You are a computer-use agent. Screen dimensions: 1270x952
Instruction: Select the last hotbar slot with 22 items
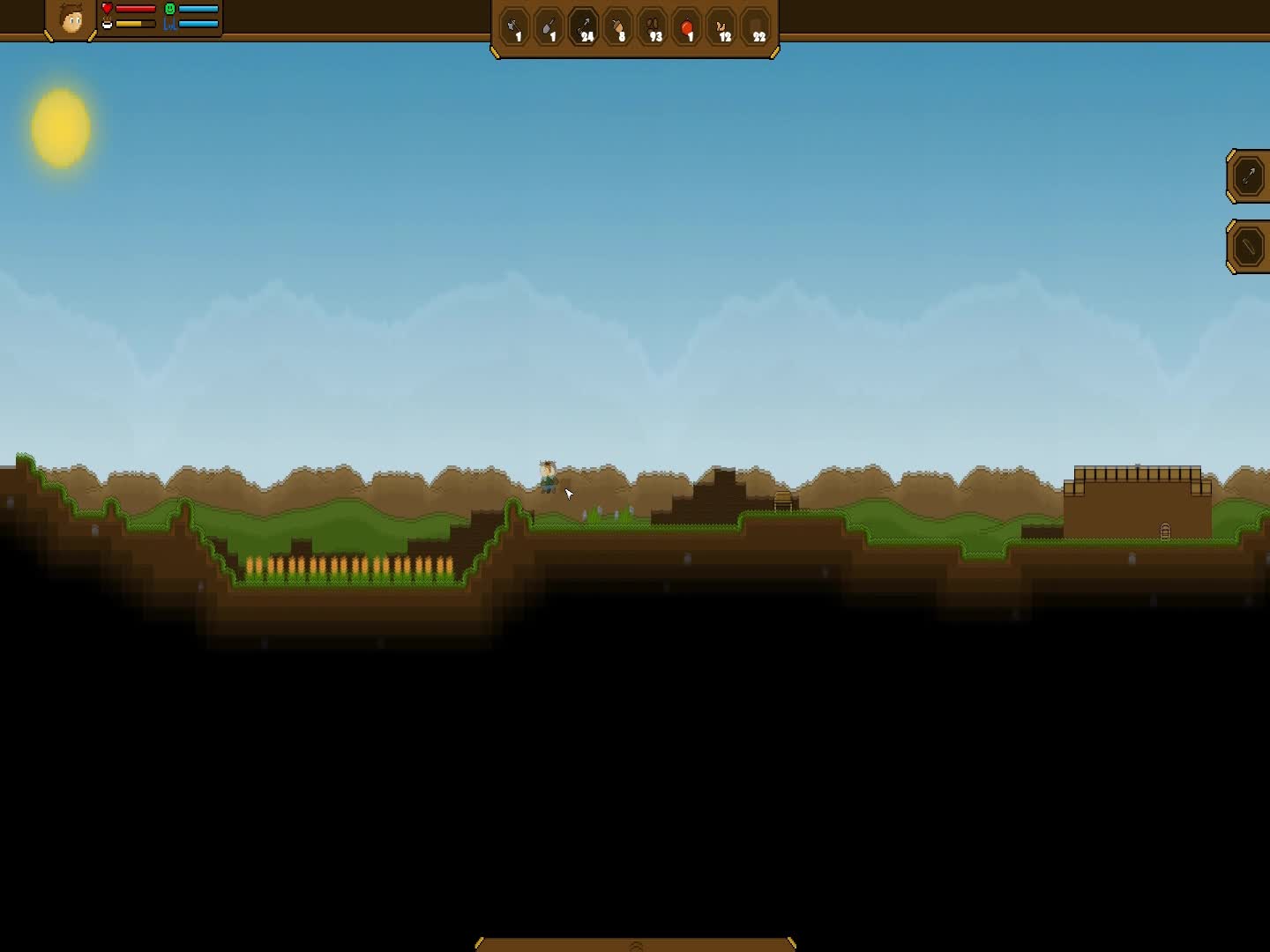click(757, 27)
